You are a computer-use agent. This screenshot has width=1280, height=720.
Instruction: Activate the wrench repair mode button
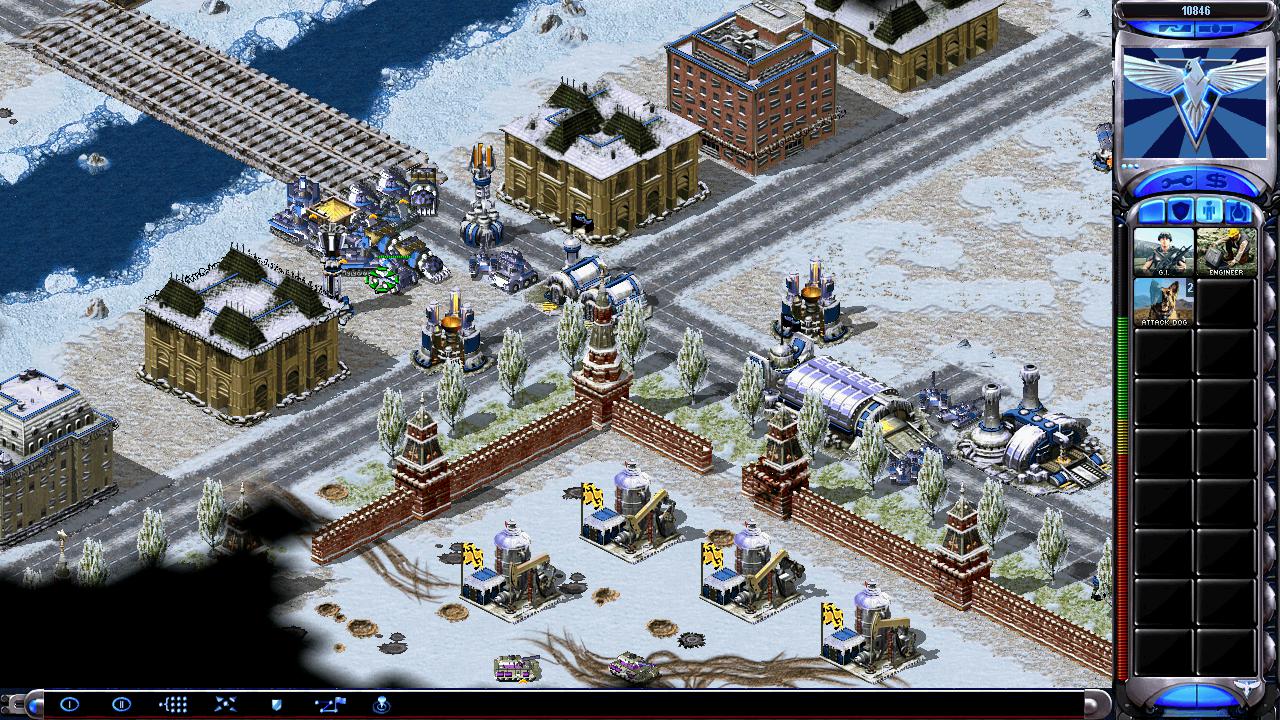1172,181
